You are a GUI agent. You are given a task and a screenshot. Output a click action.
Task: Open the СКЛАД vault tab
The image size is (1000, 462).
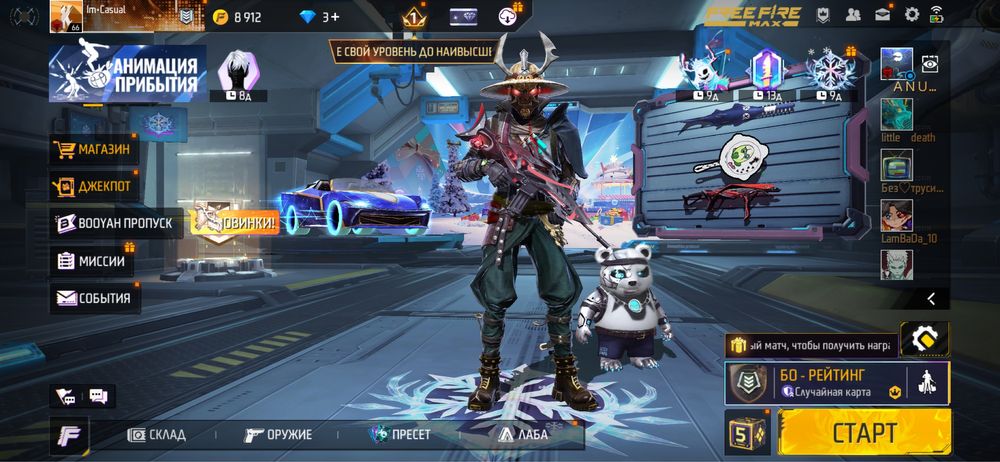[x=157, y=435]
